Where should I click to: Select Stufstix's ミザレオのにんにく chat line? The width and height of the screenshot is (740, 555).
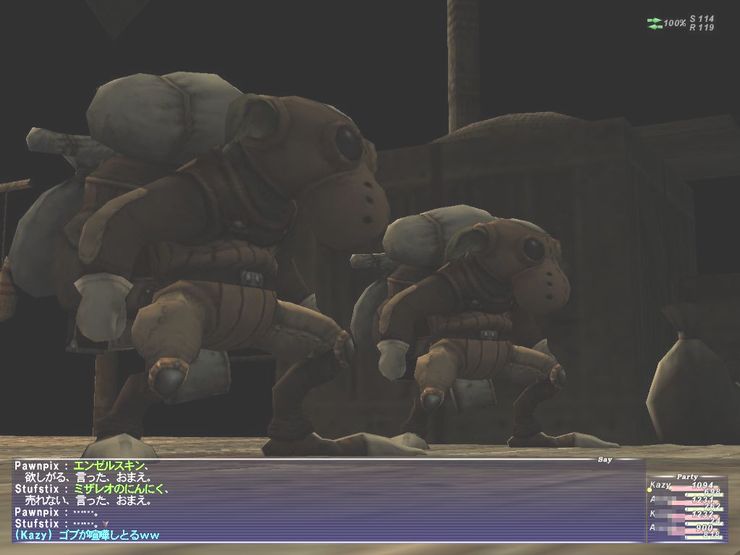[x=90, y=489]
